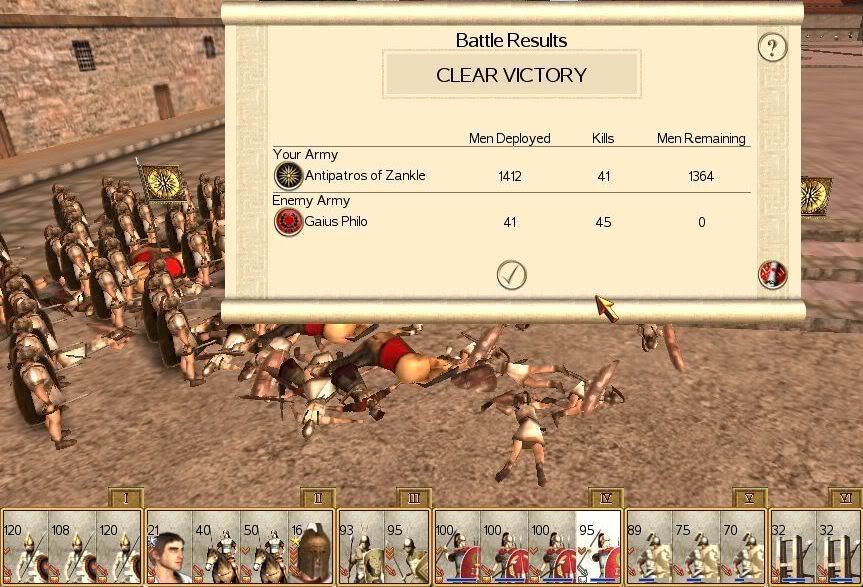Screen dimensions: 863x587
Task: Open help via the question mark button
Action: (x=772, y=46)
